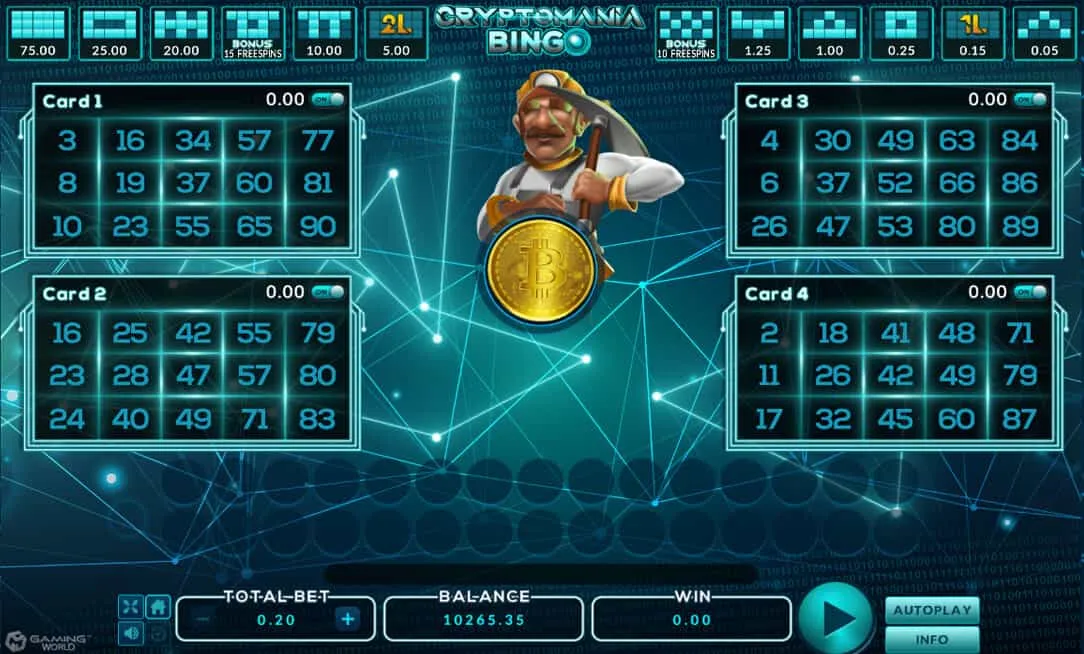Go to the home lobby via the house icon

pyautogui.click(x=157, y=606)
